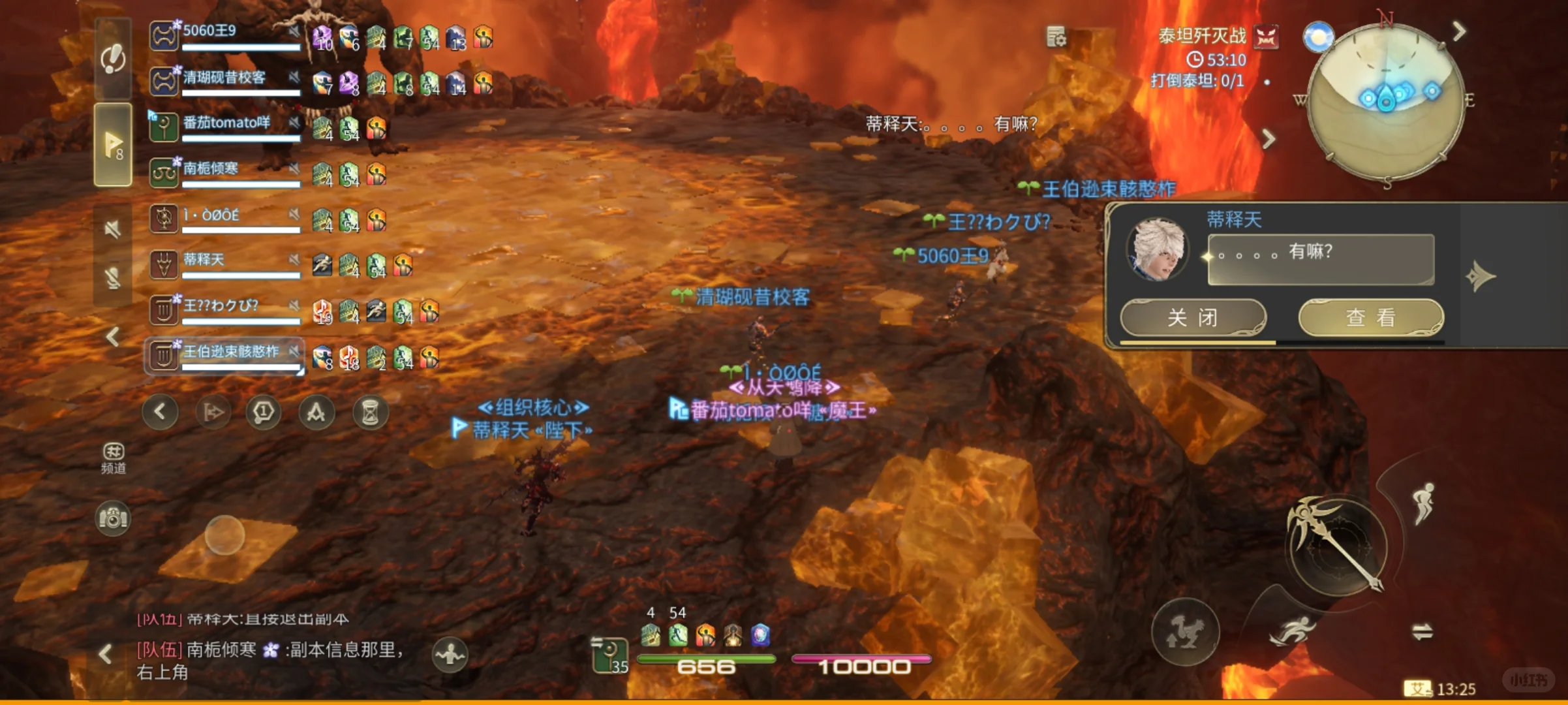Toggle the swap arrows button

point(1422,631)
